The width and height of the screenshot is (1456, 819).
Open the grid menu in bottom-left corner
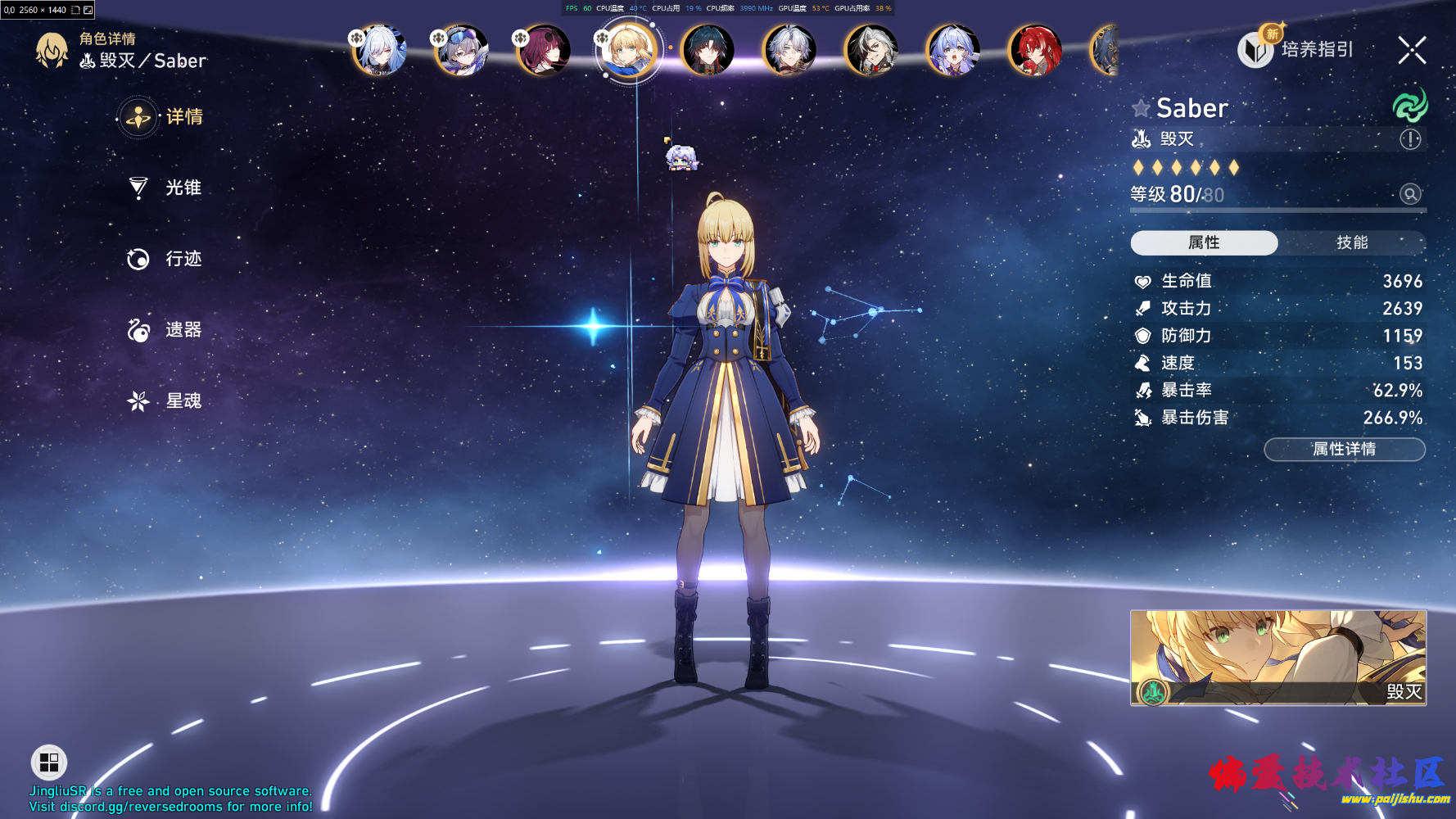(48, 762)
